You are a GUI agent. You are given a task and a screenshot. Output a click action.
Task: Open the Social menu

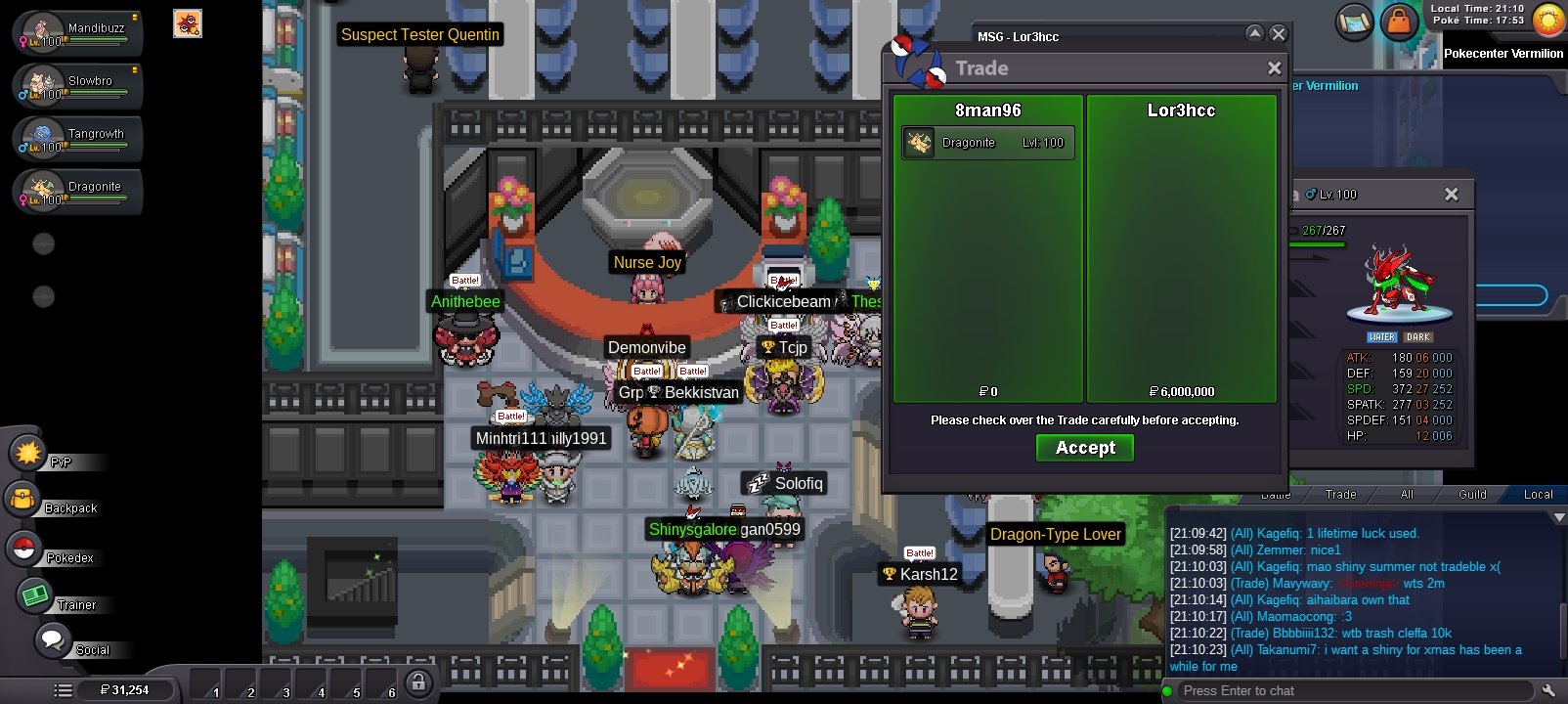point(52,641)
